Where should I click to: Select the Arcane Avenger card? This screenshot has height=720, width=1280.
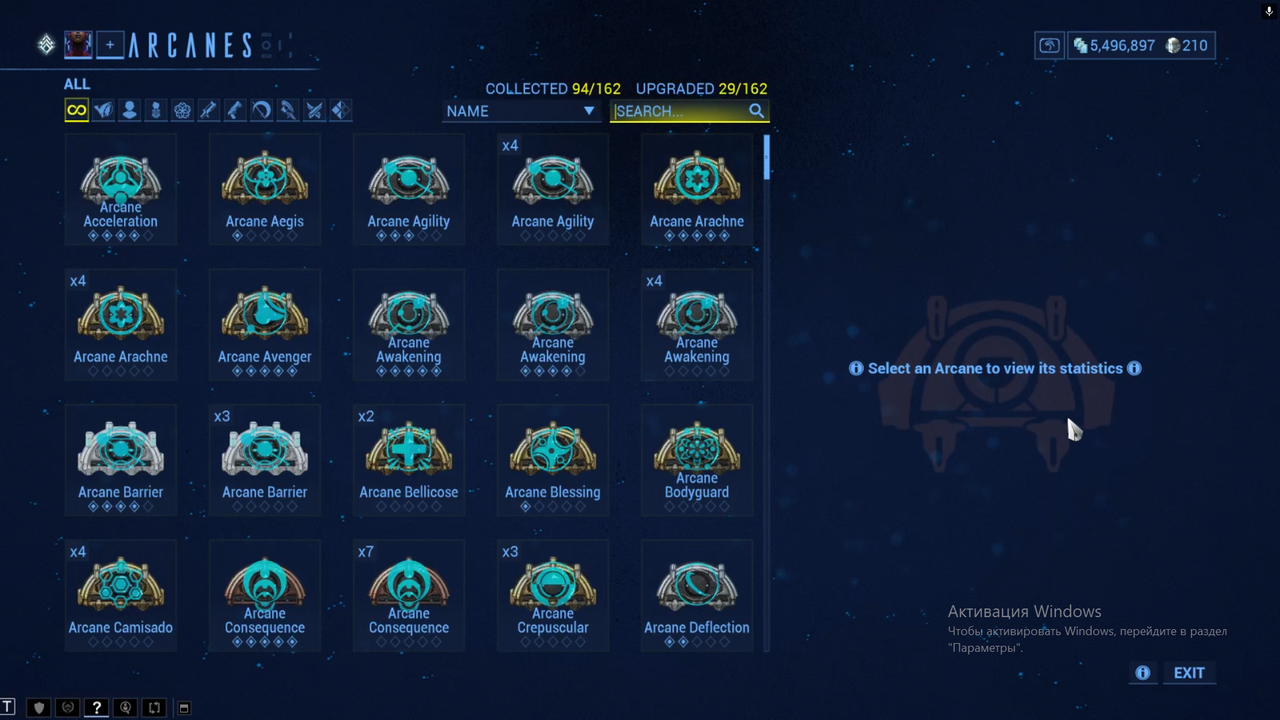(265, 324)
